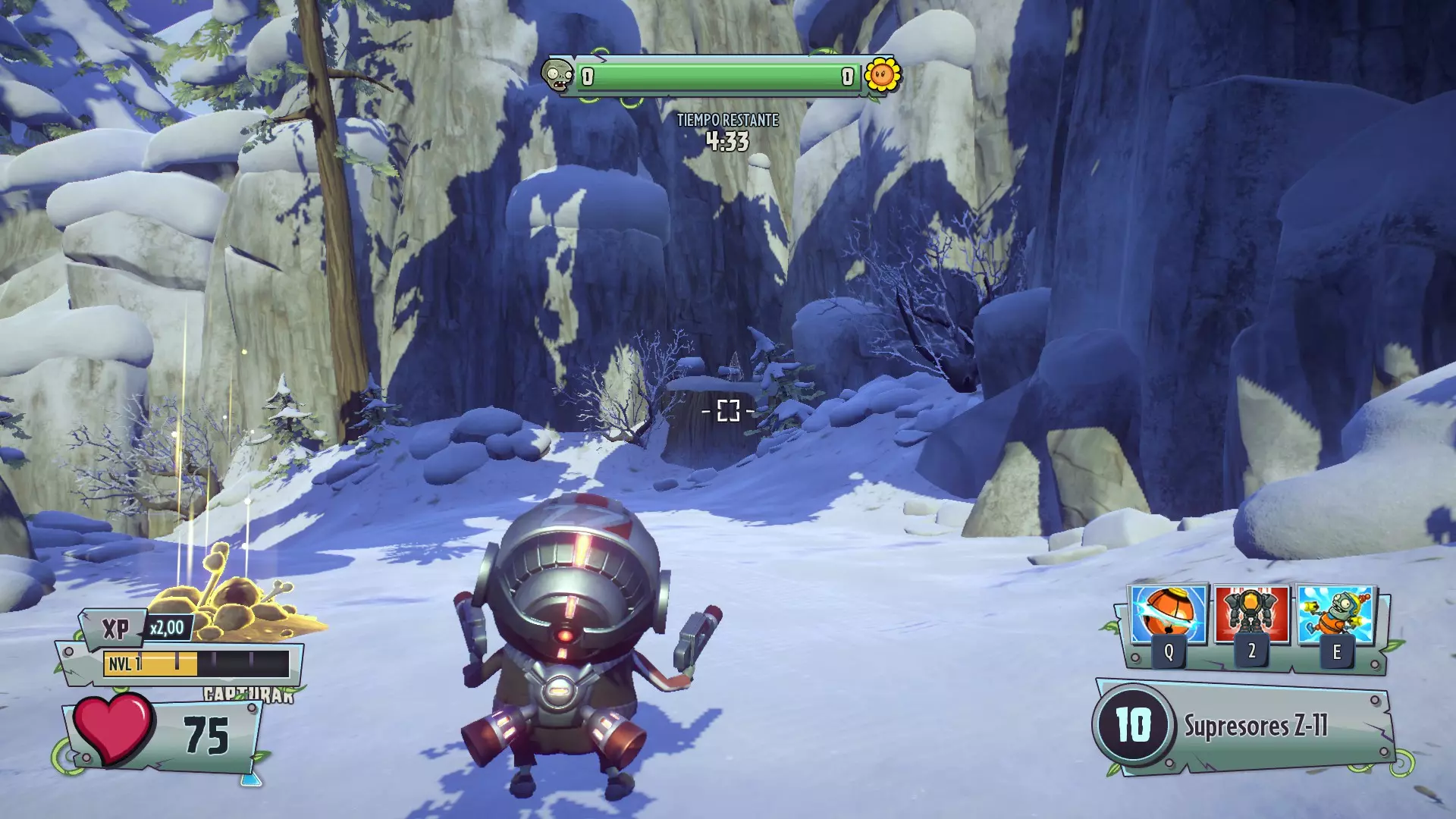Click the zombie team head icon
Viewport: 1456px width, 819px height.
557,76
